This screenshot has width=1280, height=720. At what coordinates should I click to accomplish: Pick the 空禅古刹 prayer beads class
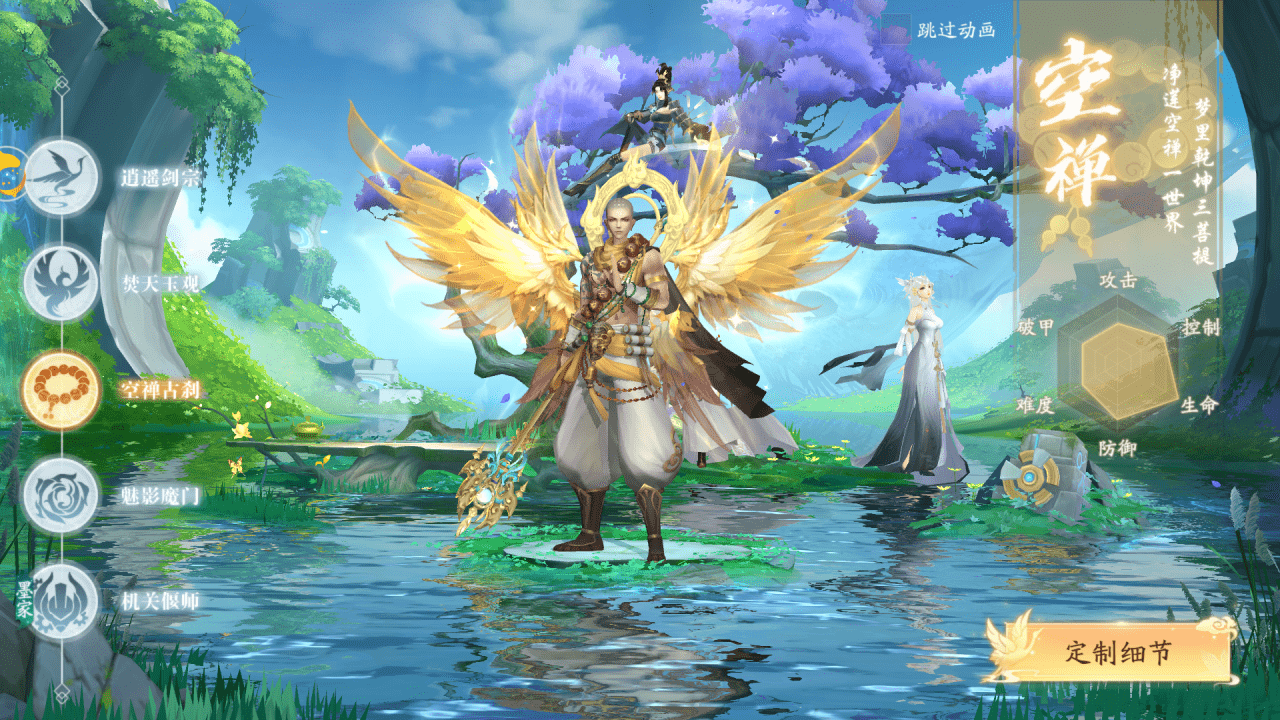[x=61, y=390]
